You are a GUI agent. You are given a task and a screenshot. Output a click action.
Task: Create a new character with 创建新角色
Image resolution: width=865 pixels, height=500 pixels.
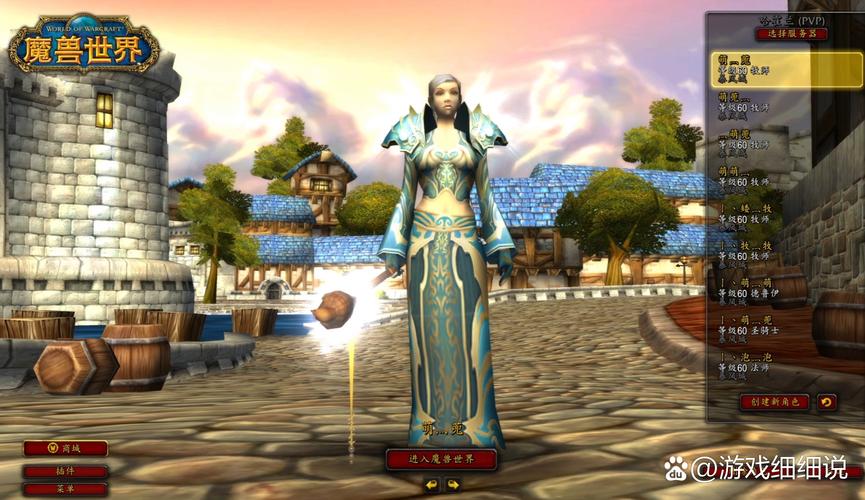click(x=774, y=401)
